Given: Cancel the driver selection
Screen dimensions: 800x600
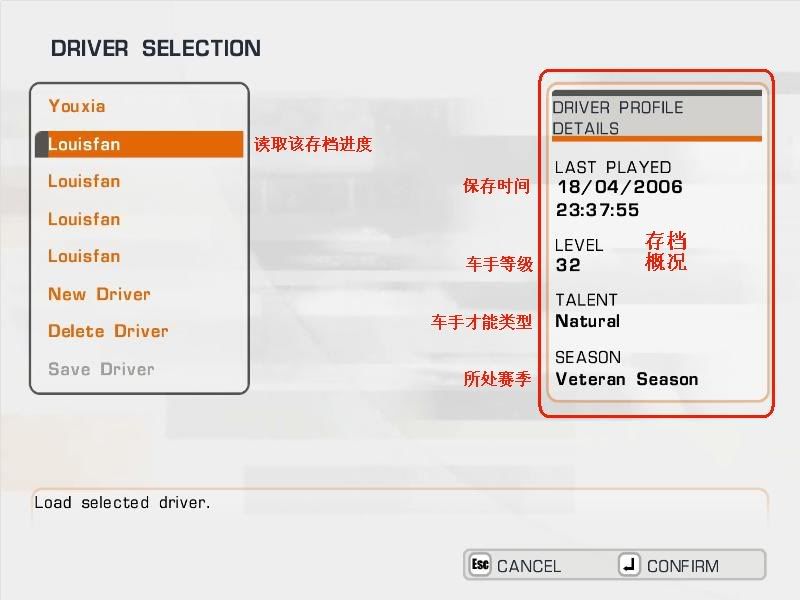Looking at the screenshot, I should (x=517, y=566).
